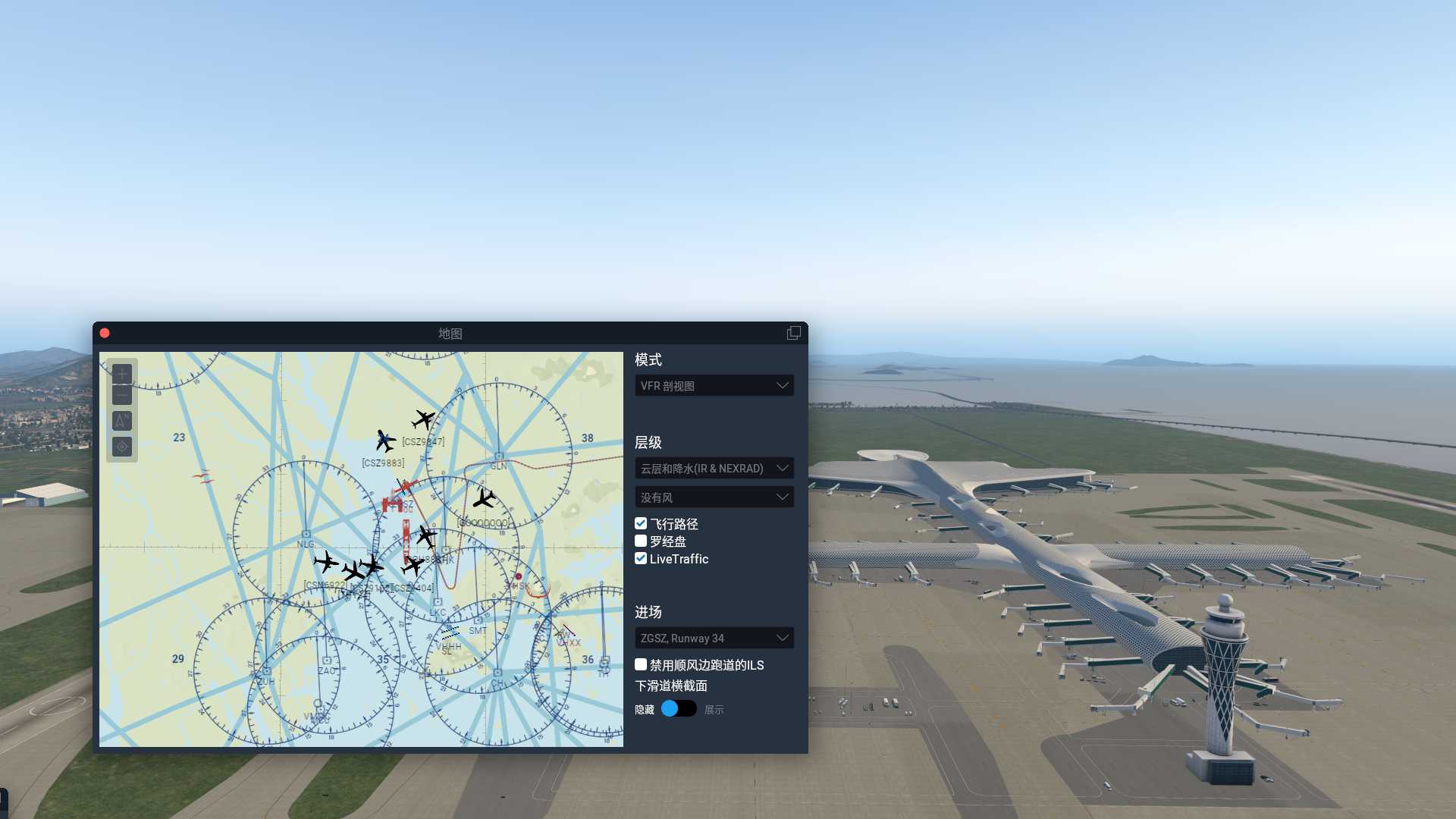This screenshot has width=1456, height=819.
Task: Select the NLG navaid marker on the map
Action: point(306,535)
